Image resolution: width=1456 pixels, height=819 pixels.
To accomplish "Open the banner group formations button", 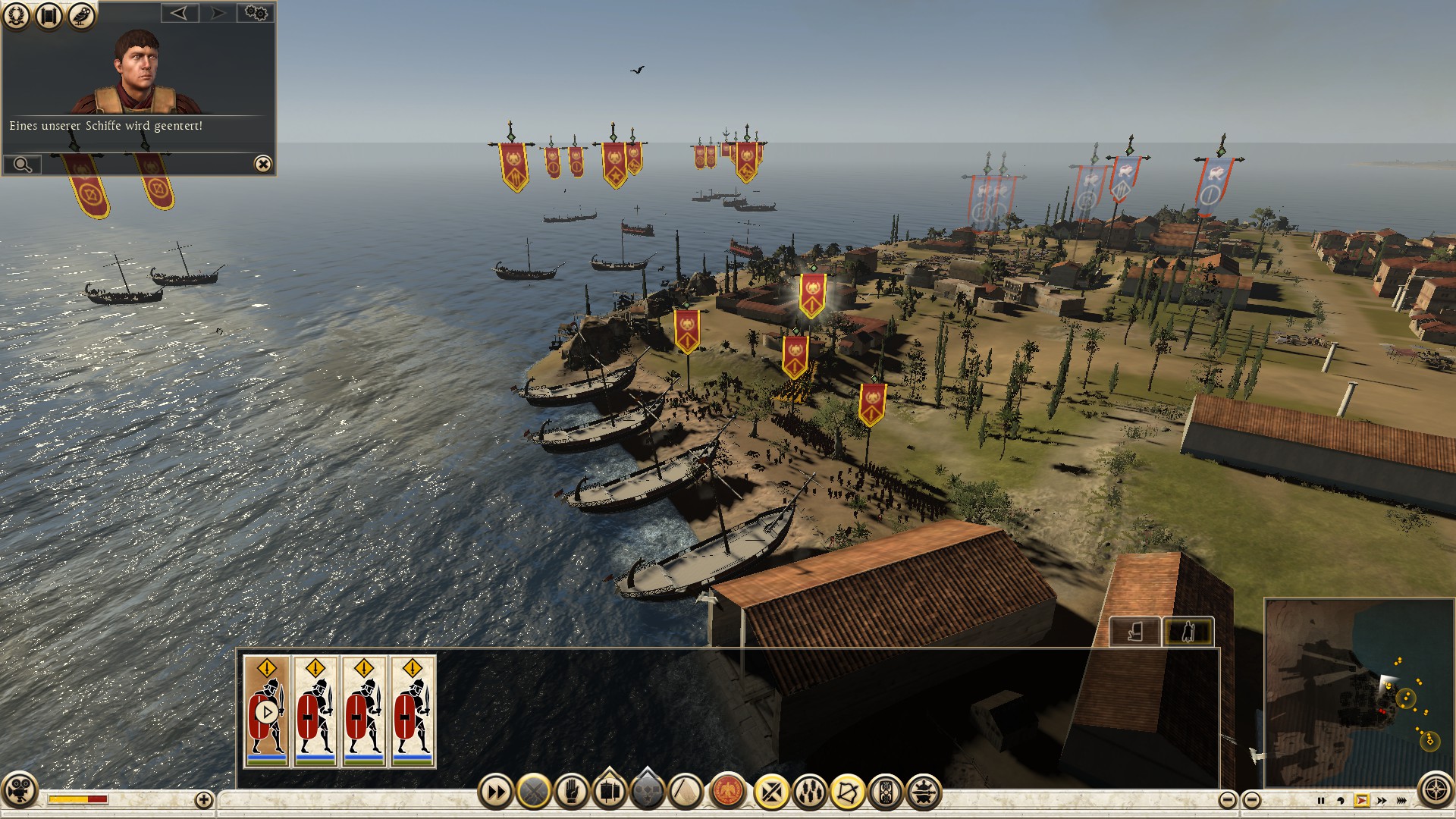I will [x=610, y=791].
